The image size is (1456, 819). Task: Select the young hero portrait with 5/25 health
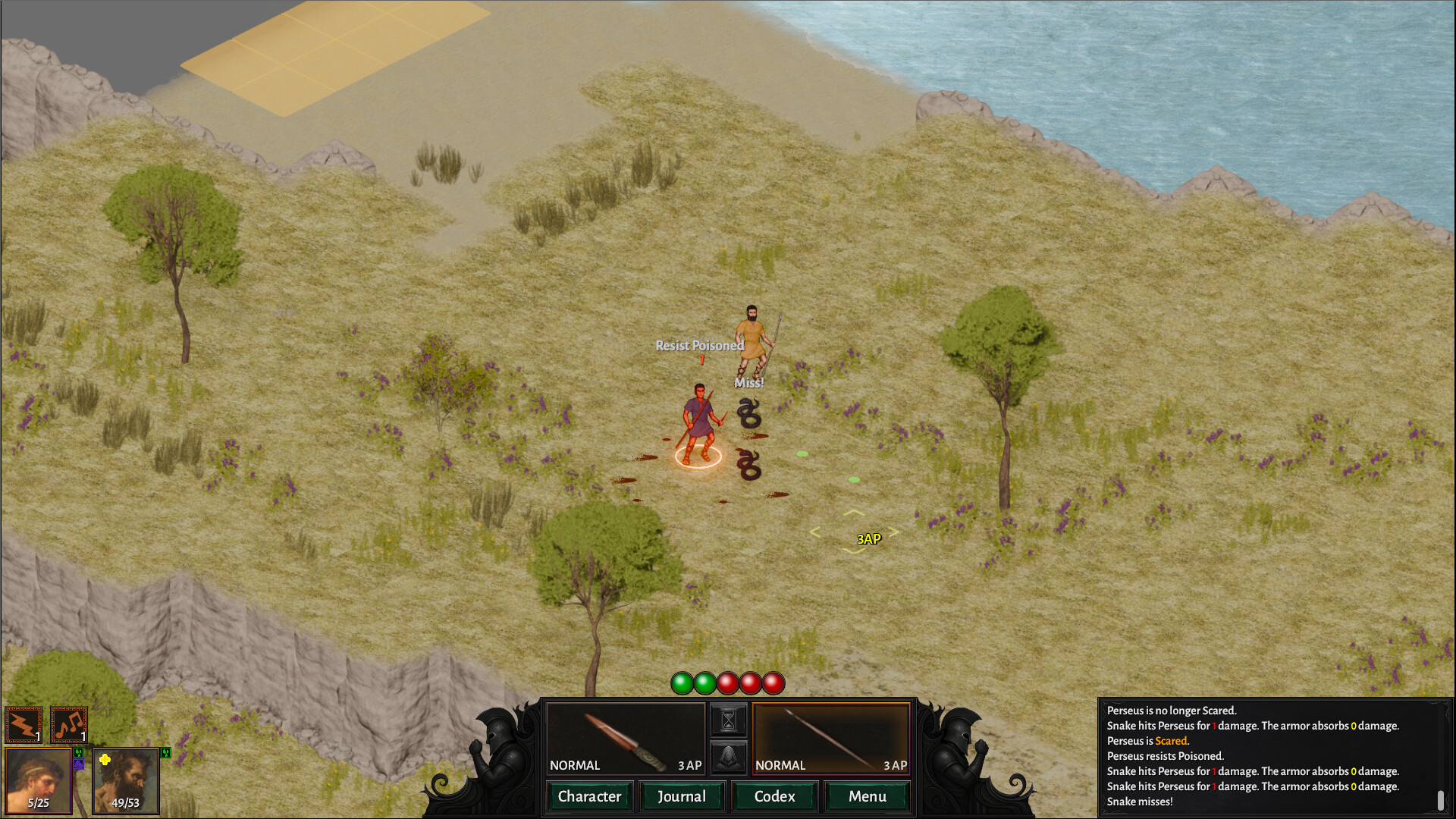click(38, 780)
